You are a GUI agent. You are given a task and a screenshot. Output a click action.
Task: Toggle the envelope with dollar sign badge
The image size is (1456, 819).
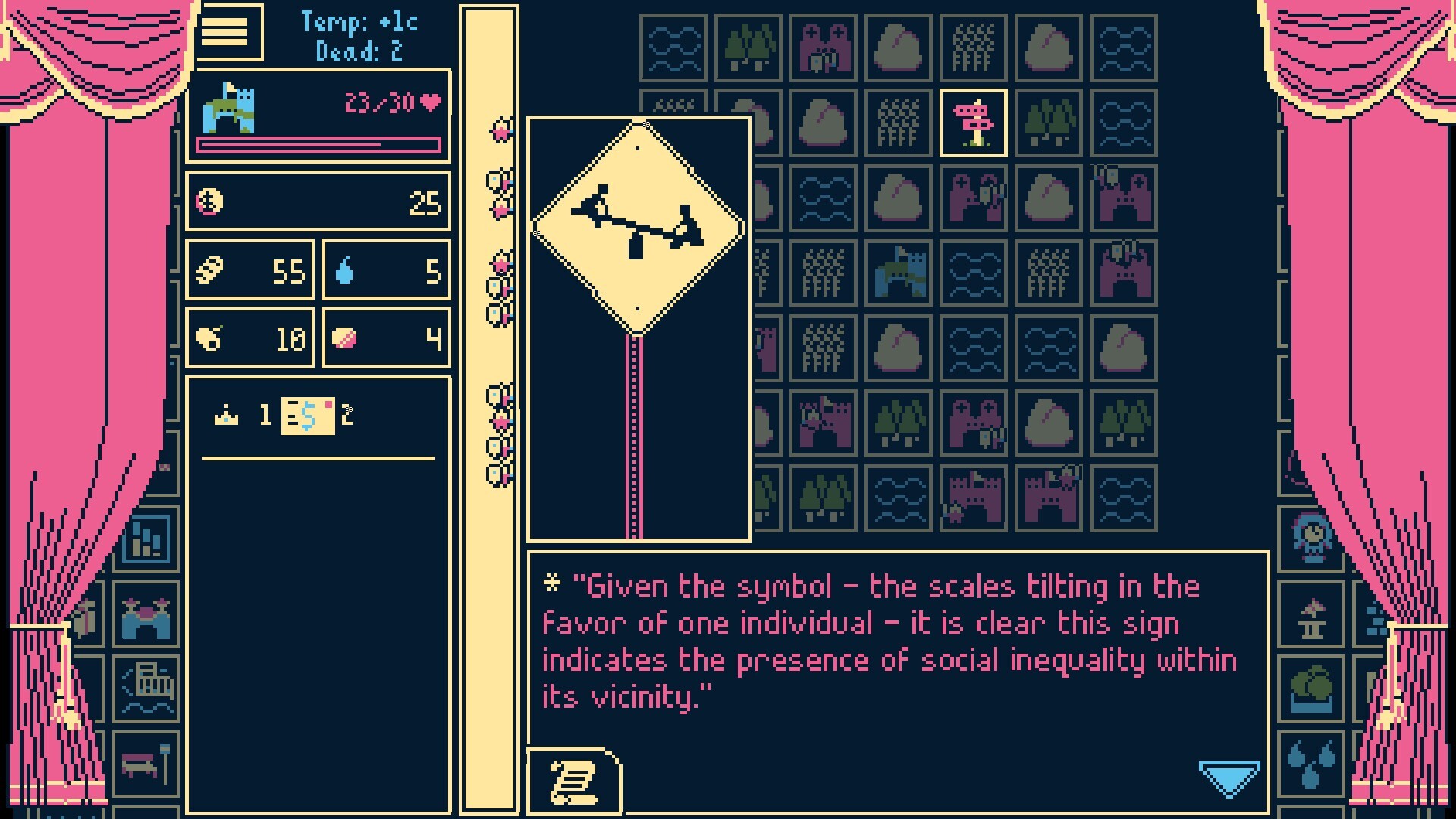pyautogui.click(x=306, y=415)
